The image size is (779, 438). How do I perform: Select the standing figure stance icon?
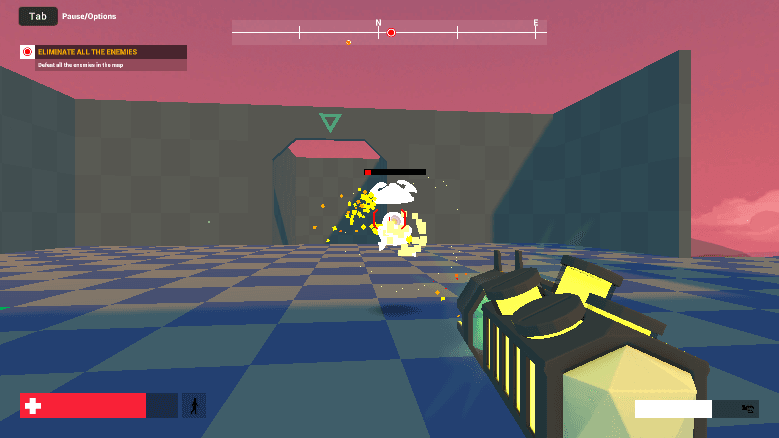194,405
